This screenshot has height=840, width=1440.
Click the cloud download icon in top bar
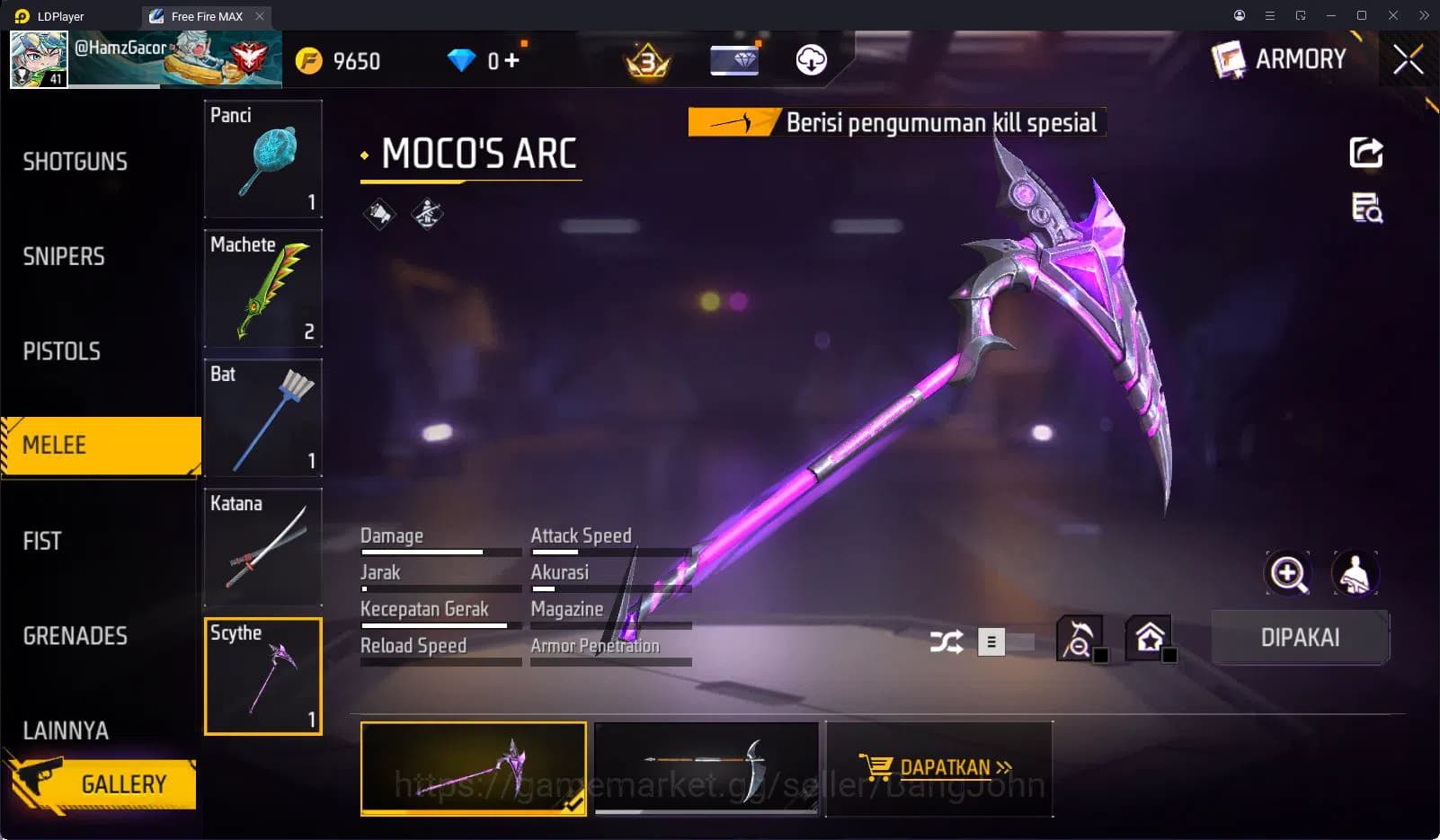(810, 60)
